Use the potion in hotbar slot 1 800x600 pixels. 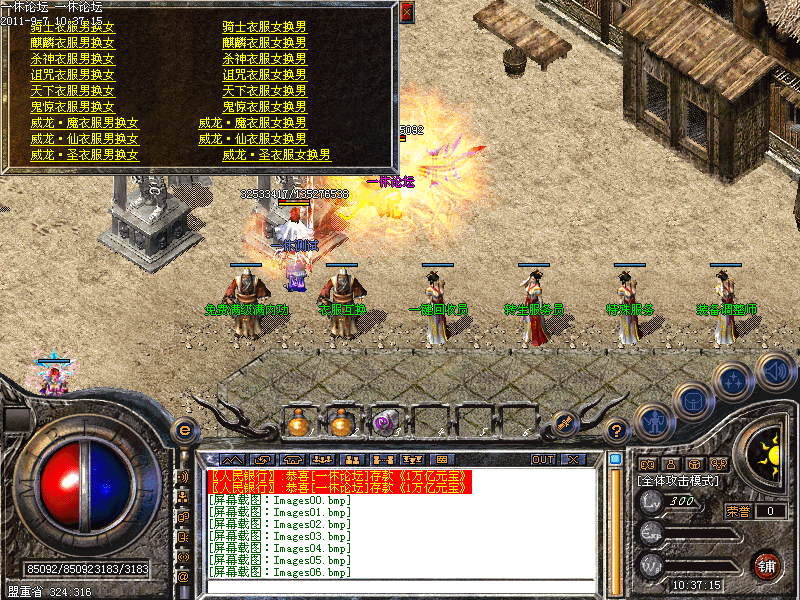click(298, 423)
